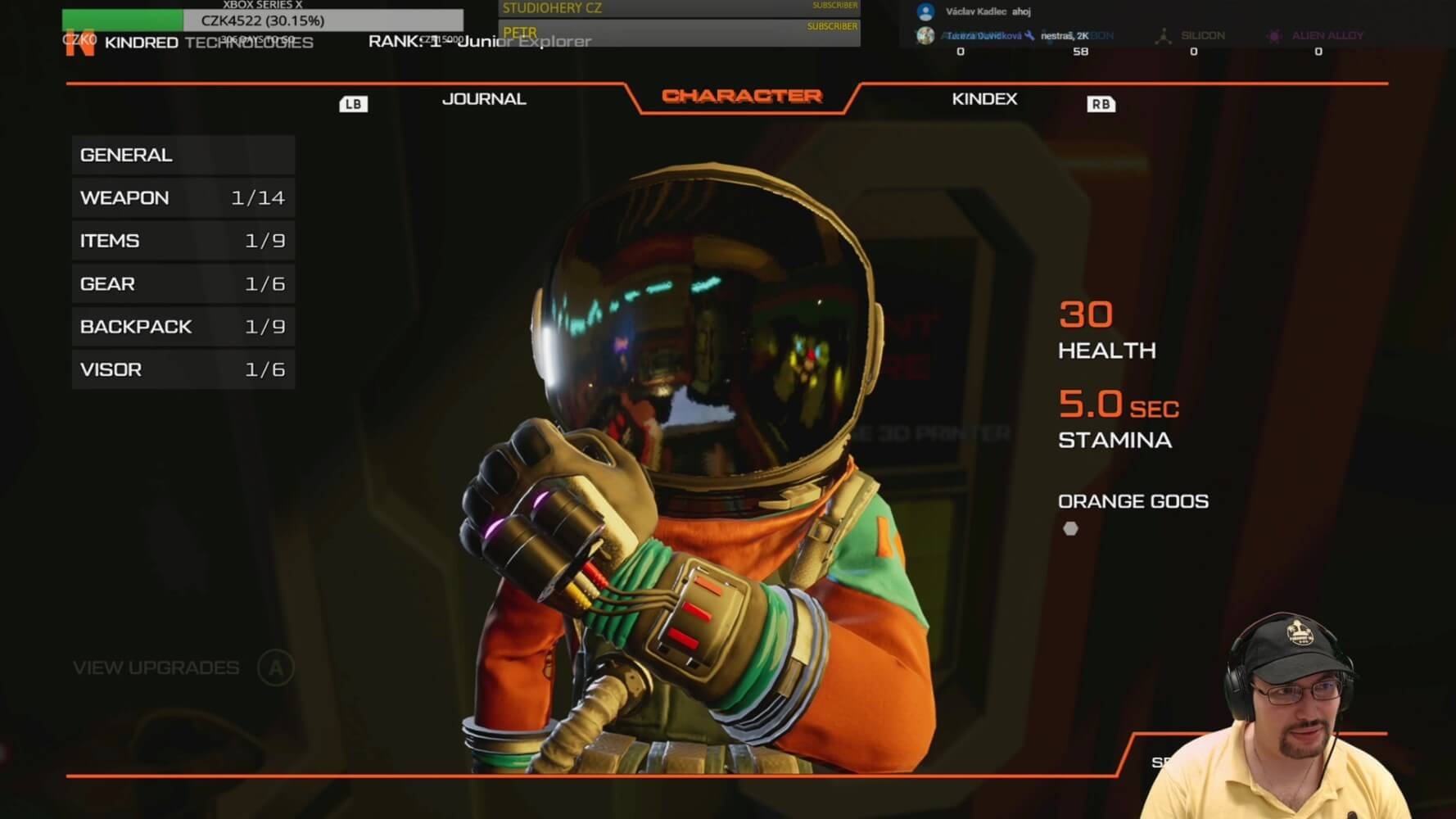This screenshot has width=1456, height=819.
Task: Select the Items category
Action: 183,241
